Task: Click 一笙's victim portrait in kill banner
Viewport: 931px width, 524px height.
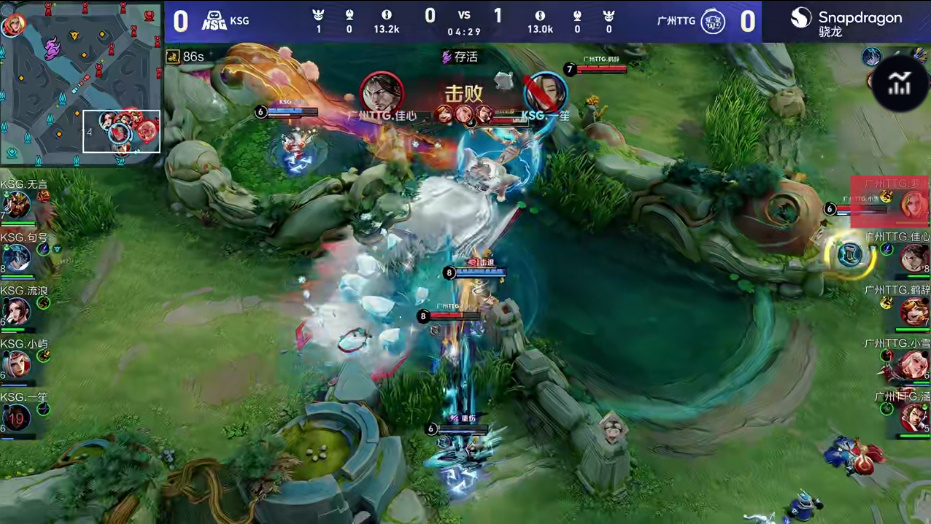Action: (545, 93)
